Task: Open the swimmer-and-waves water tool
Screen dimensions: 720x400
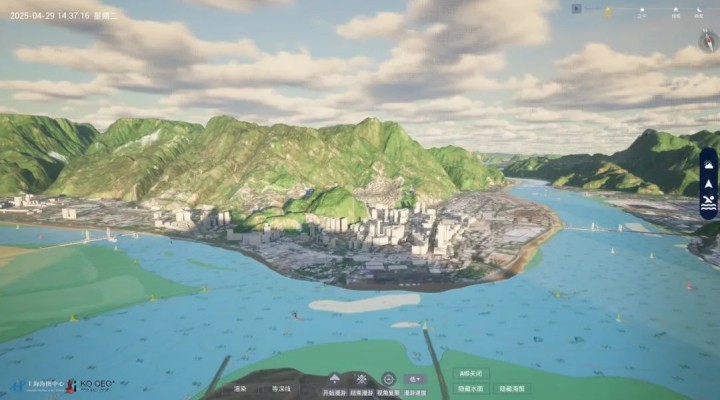Action: click(x=708, y=203)
